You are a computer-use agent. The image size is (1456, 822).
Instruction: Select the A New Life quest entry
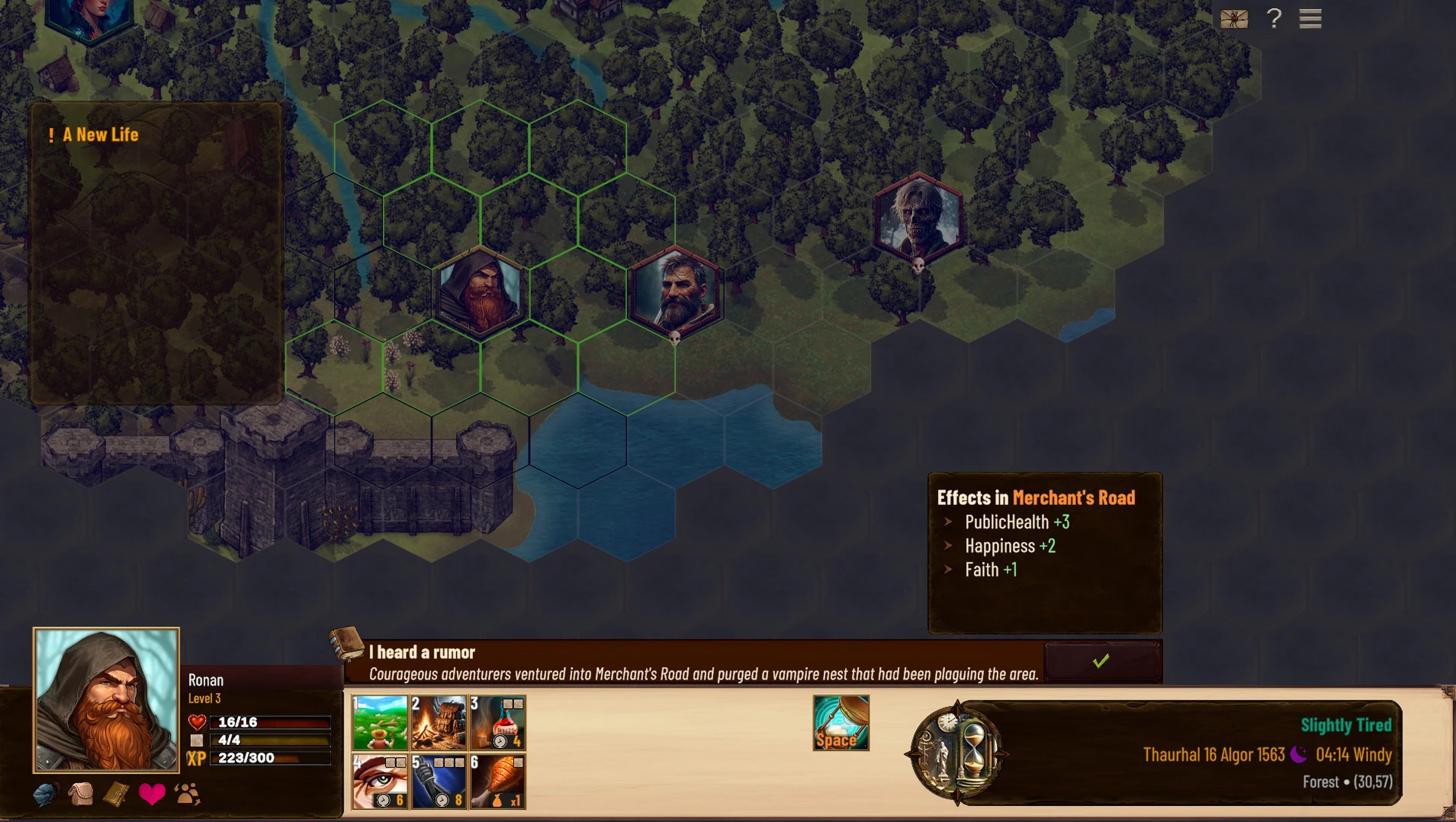(100, 135)
